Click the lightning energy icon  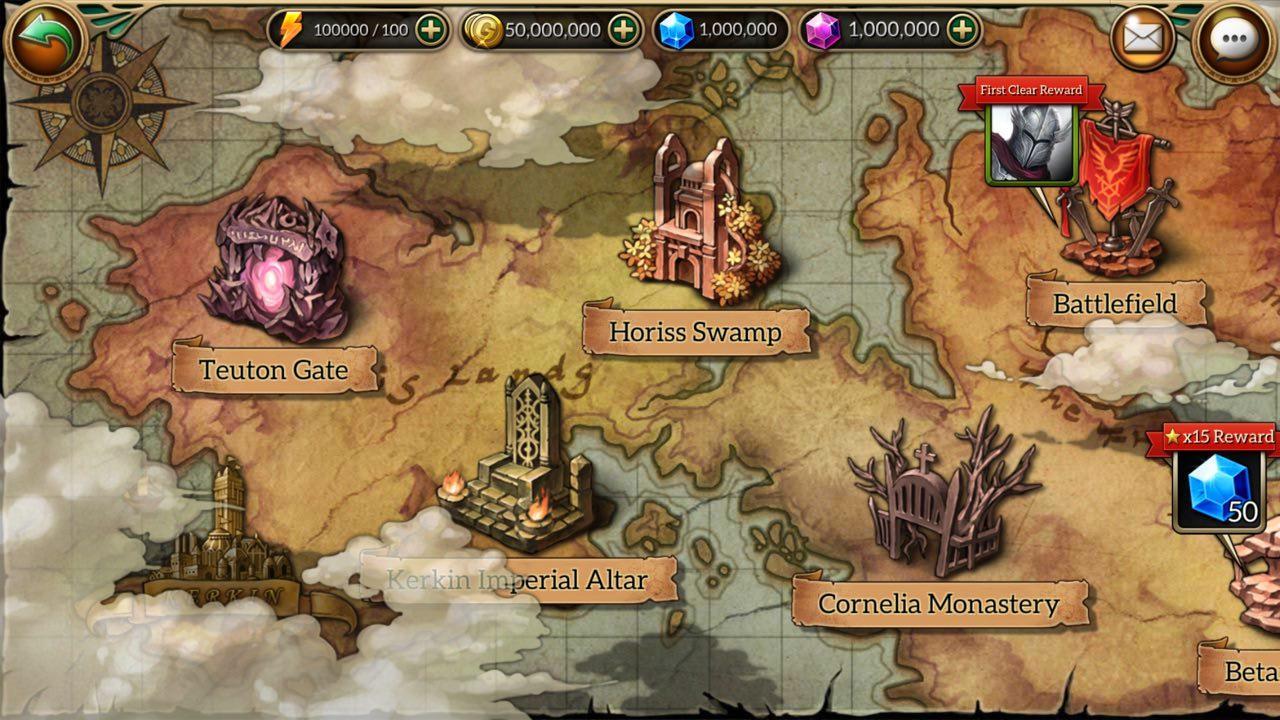pyautogui.click(x=287, y=29)
